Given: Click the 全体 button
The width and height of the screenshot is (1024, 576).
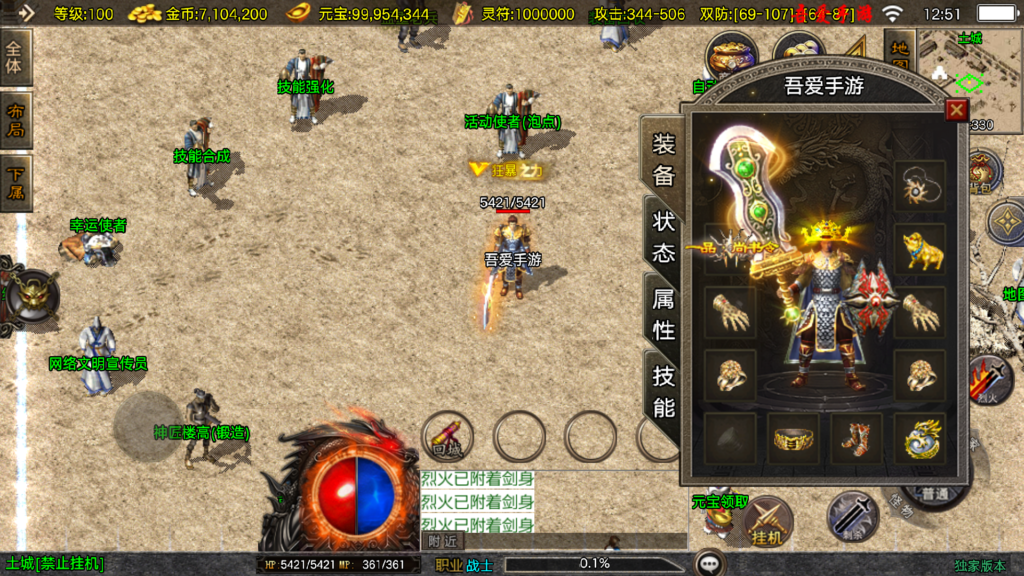Looking at the screenshot, I should 16,57.
